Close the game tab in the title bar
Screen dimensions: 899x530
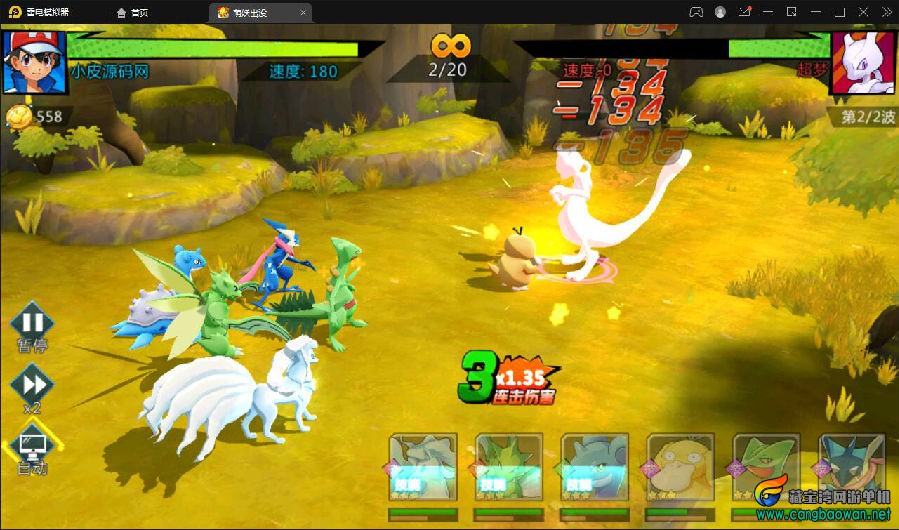pyautogui.click(x=304, y=12)
